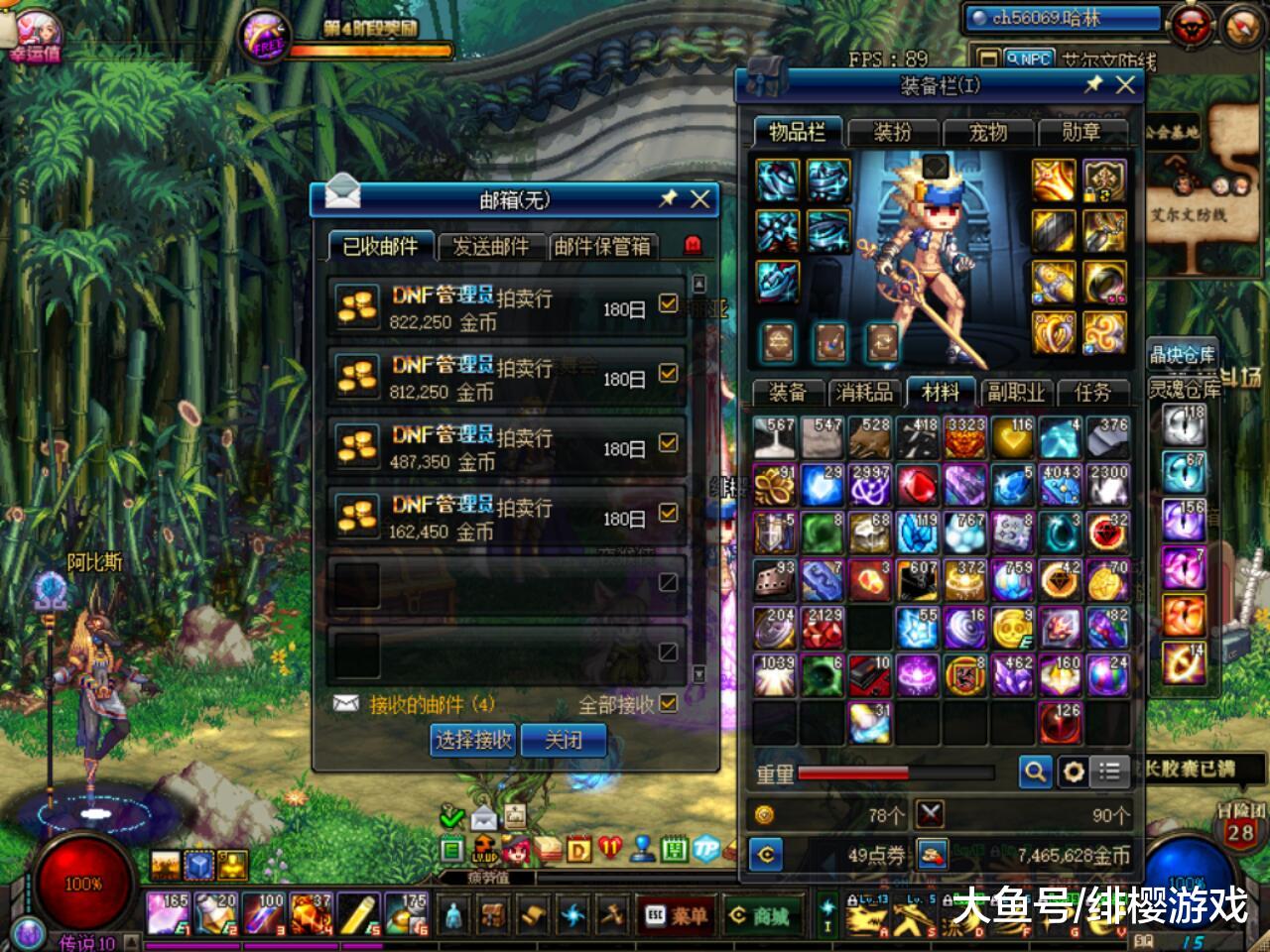Click the 选择接收 button
The height and width of the screenshot is (952, 1270).
(x=473, y=740)
